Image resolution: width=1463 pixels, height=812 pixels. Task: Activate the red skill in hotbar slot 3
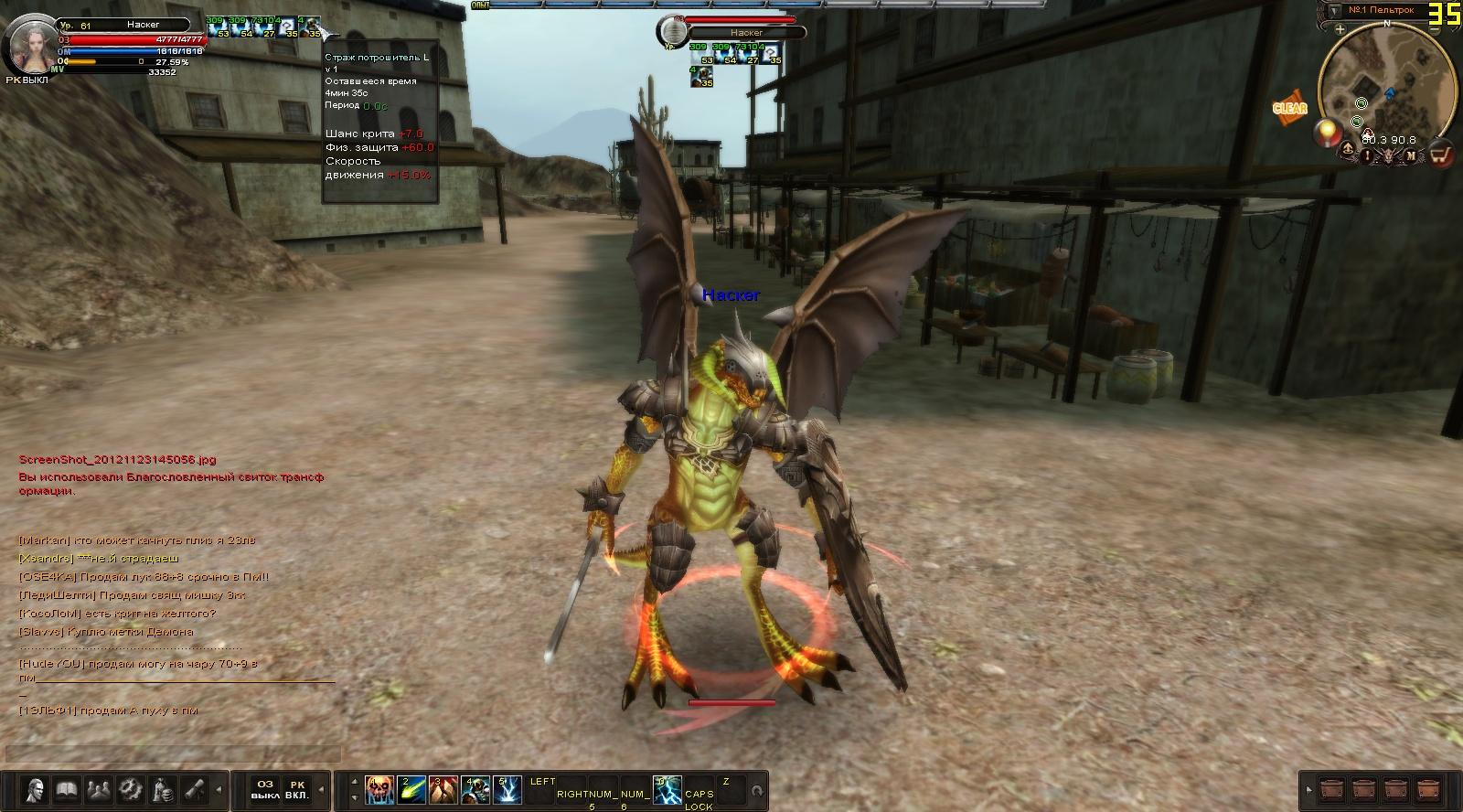pos(443,789)
